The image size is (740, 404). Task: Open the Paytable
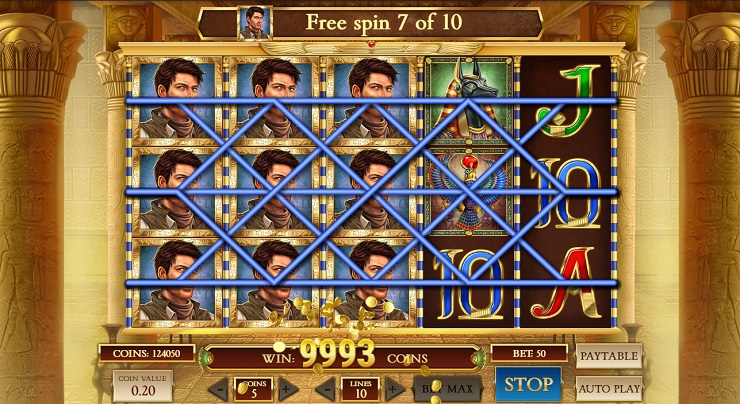(608, 356)
